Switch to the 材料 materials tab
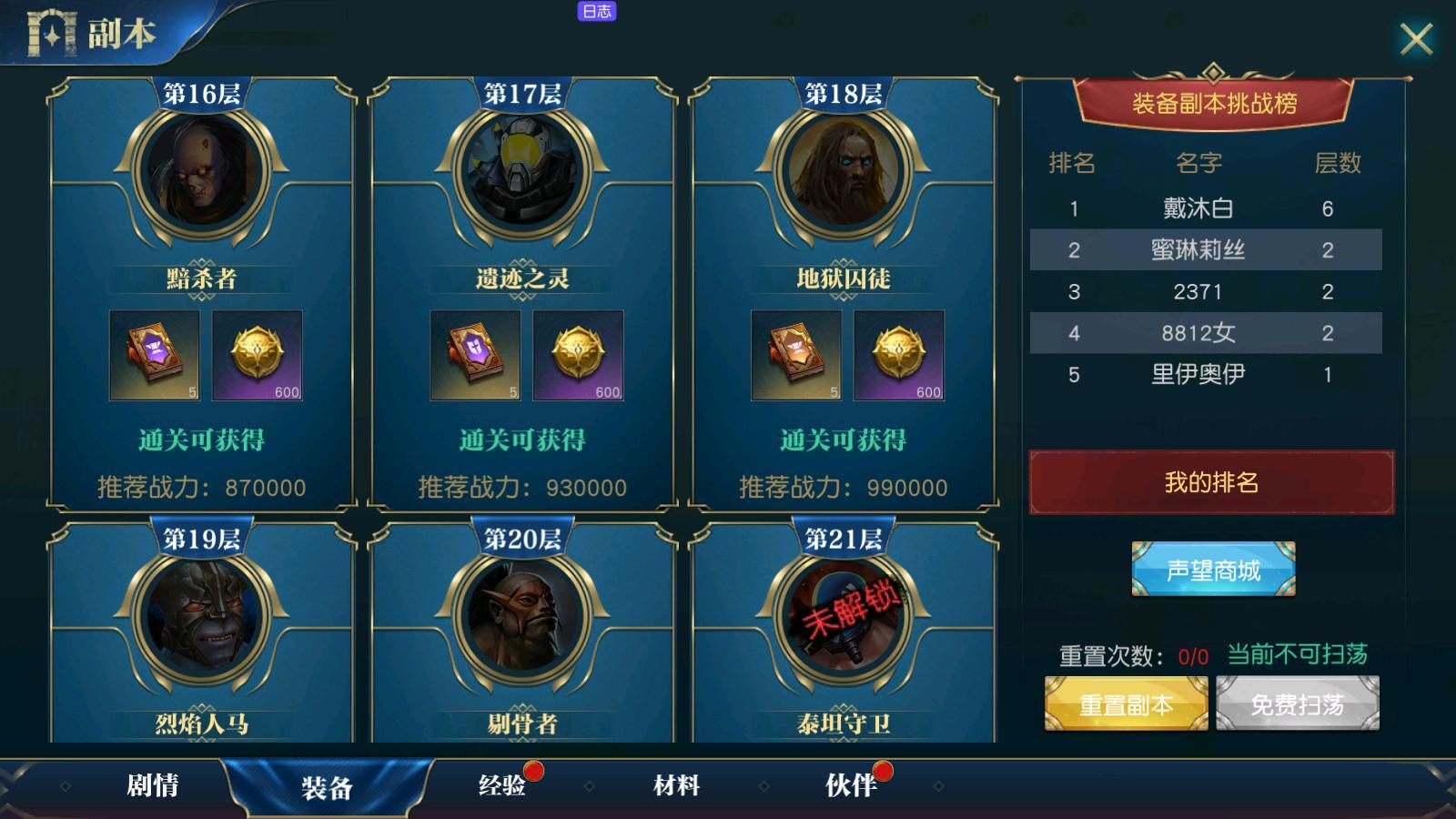This screenshot has height=819, width=1456. pos(678,784)
